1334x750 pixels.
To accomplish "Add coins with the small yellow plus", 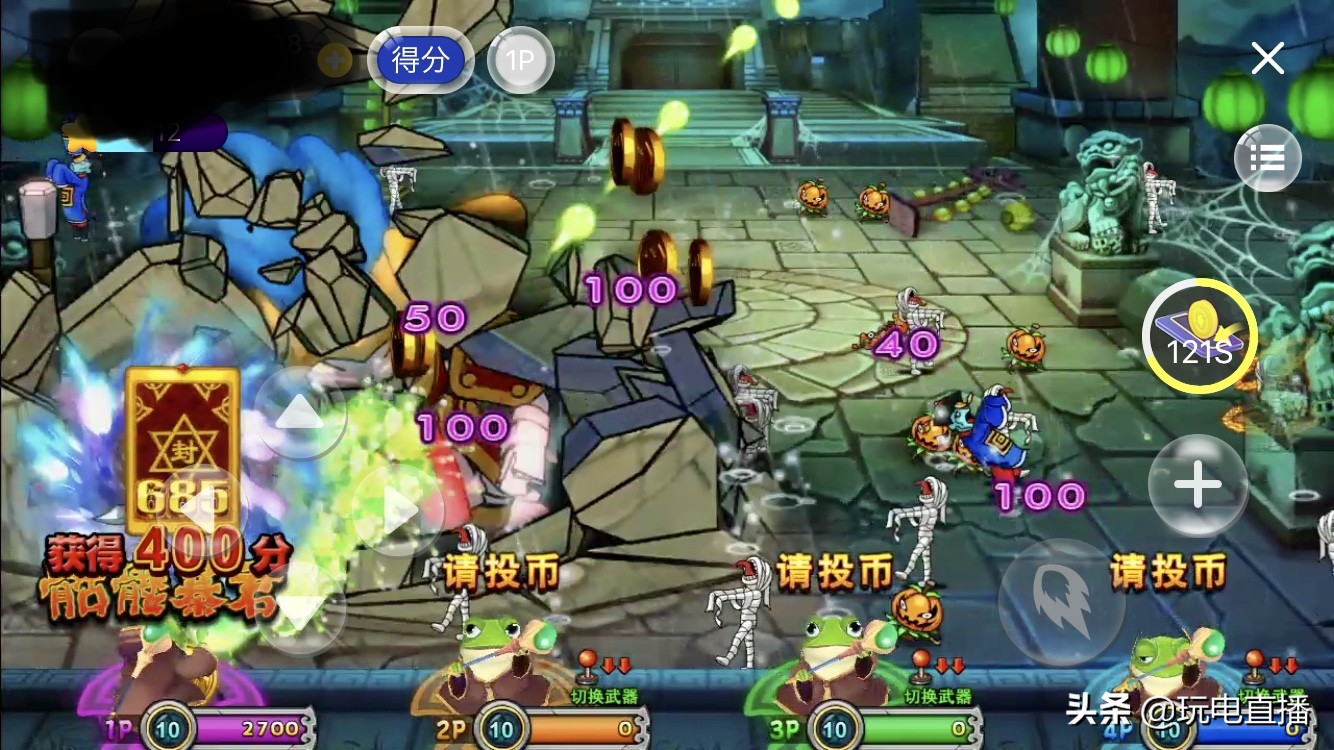I will 334,61.
